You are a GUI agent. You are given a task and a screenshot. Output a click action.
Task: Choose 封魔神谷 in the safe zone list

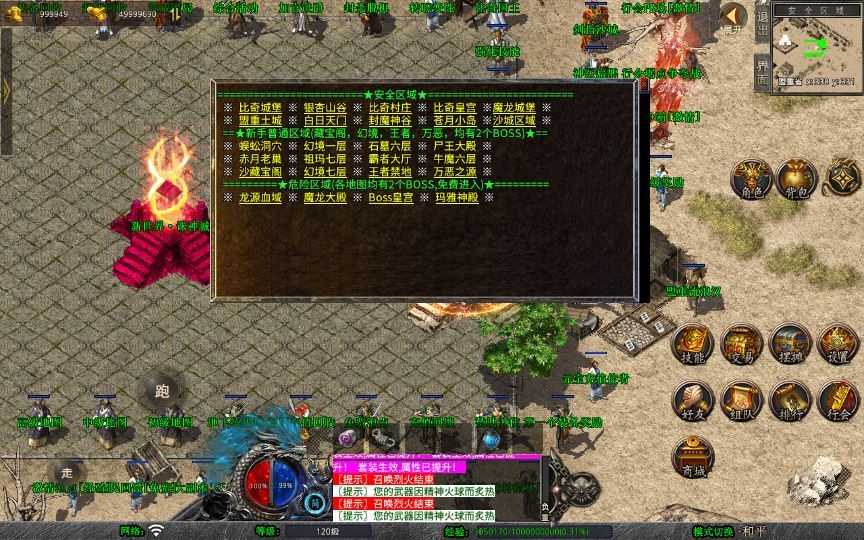coord(390,120)
